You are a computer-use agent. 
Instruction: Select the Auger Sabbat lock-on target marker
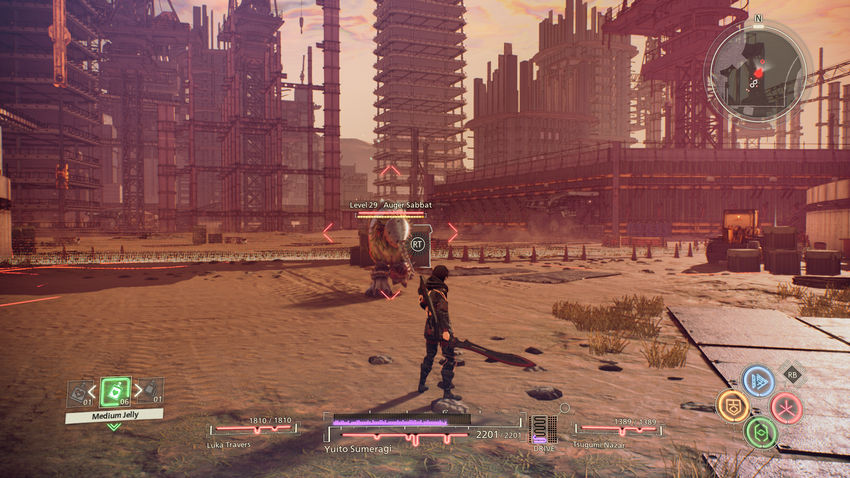(x=417, y=242)
